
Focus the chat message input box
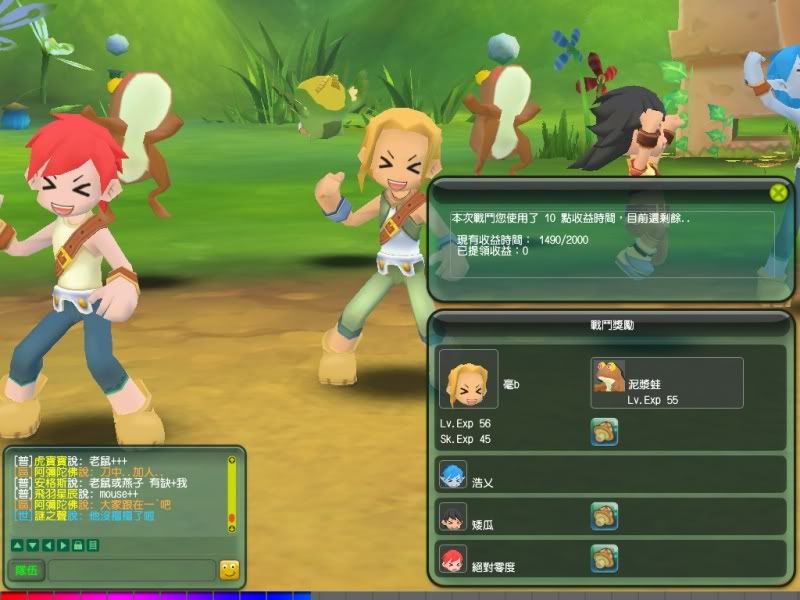click(131, 571)
